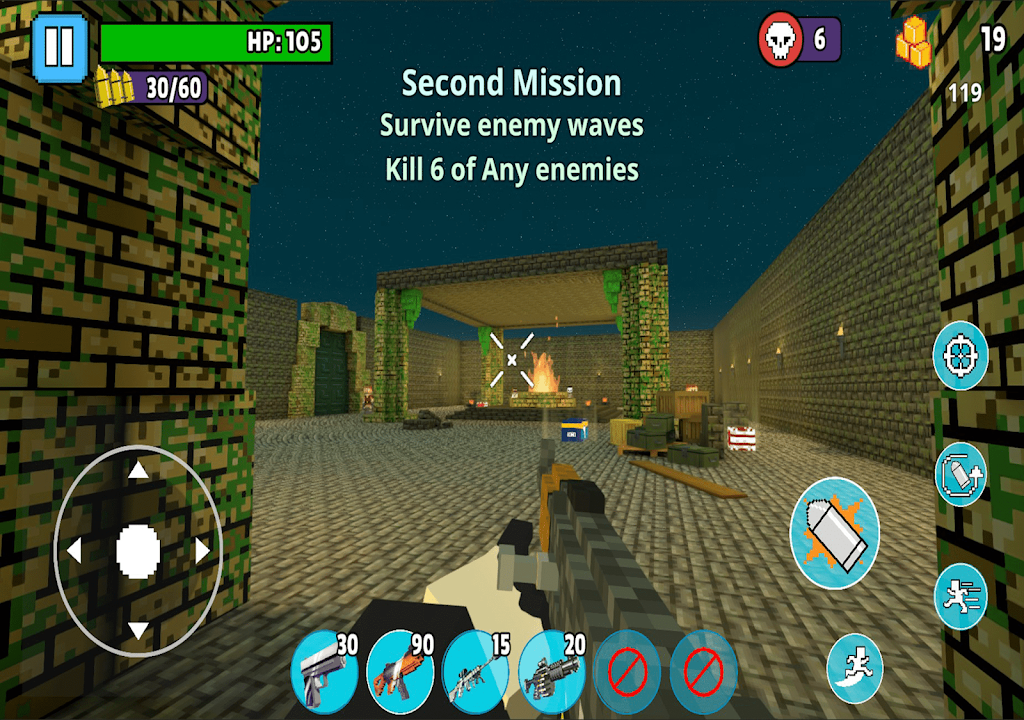
Task: Hit the jump button
Action: (855, 668)
